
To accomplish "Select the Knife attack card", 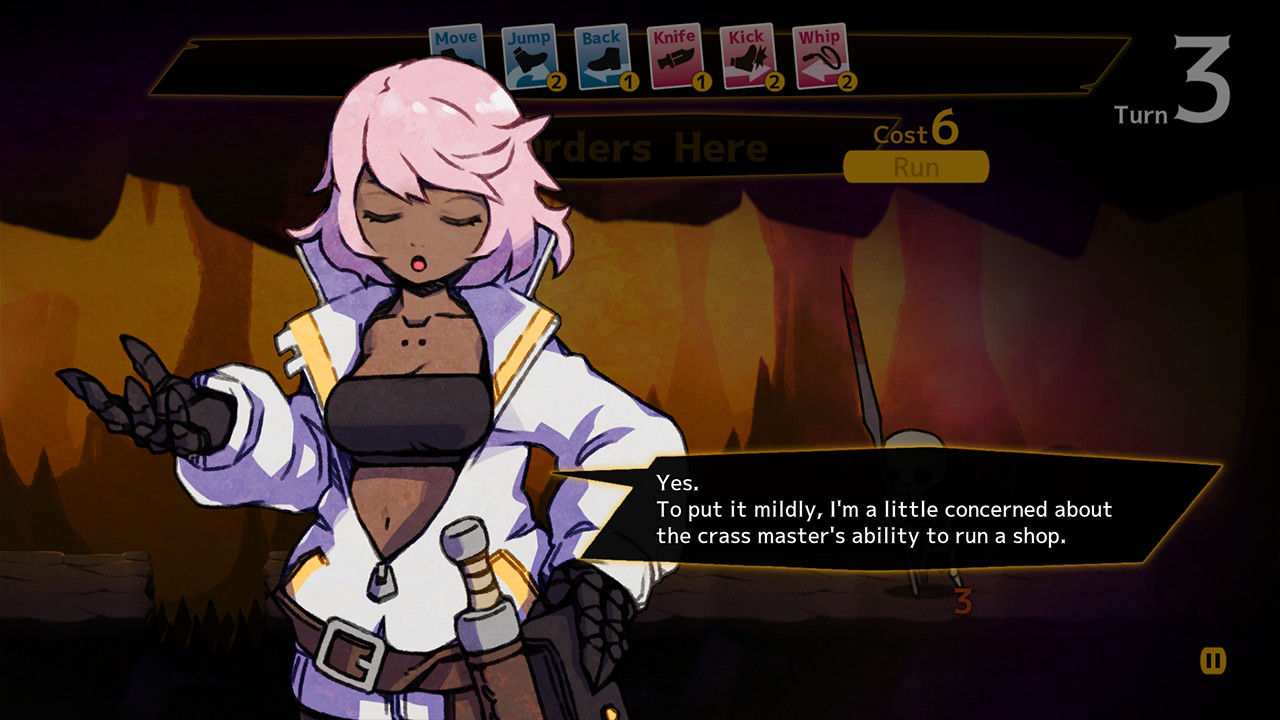I will tap(675, 57).
